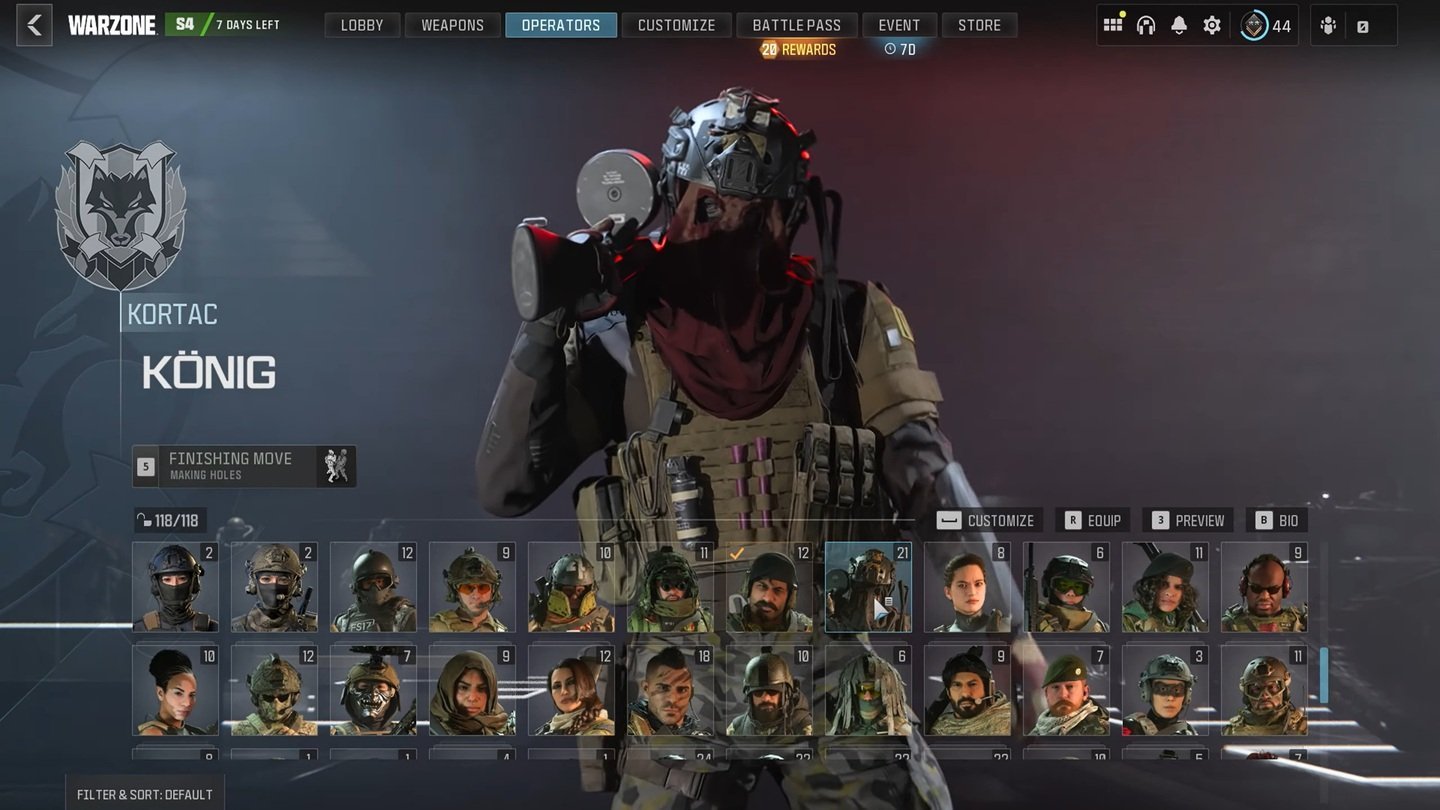Equip the selected operator
The width and height of the screenshot is (1440, 810).
pyautogui.click(x=1093, y=520)
